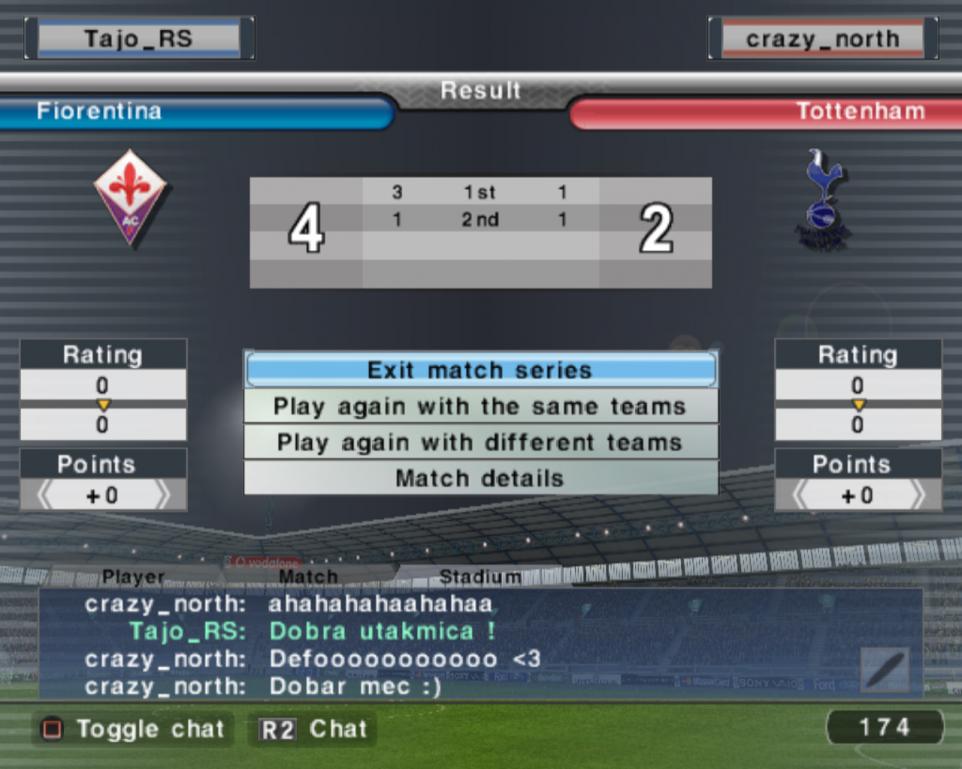Choose Play again with the same teams
The width and height of the screenshot is (962, 769).
[x=480, y=407]
